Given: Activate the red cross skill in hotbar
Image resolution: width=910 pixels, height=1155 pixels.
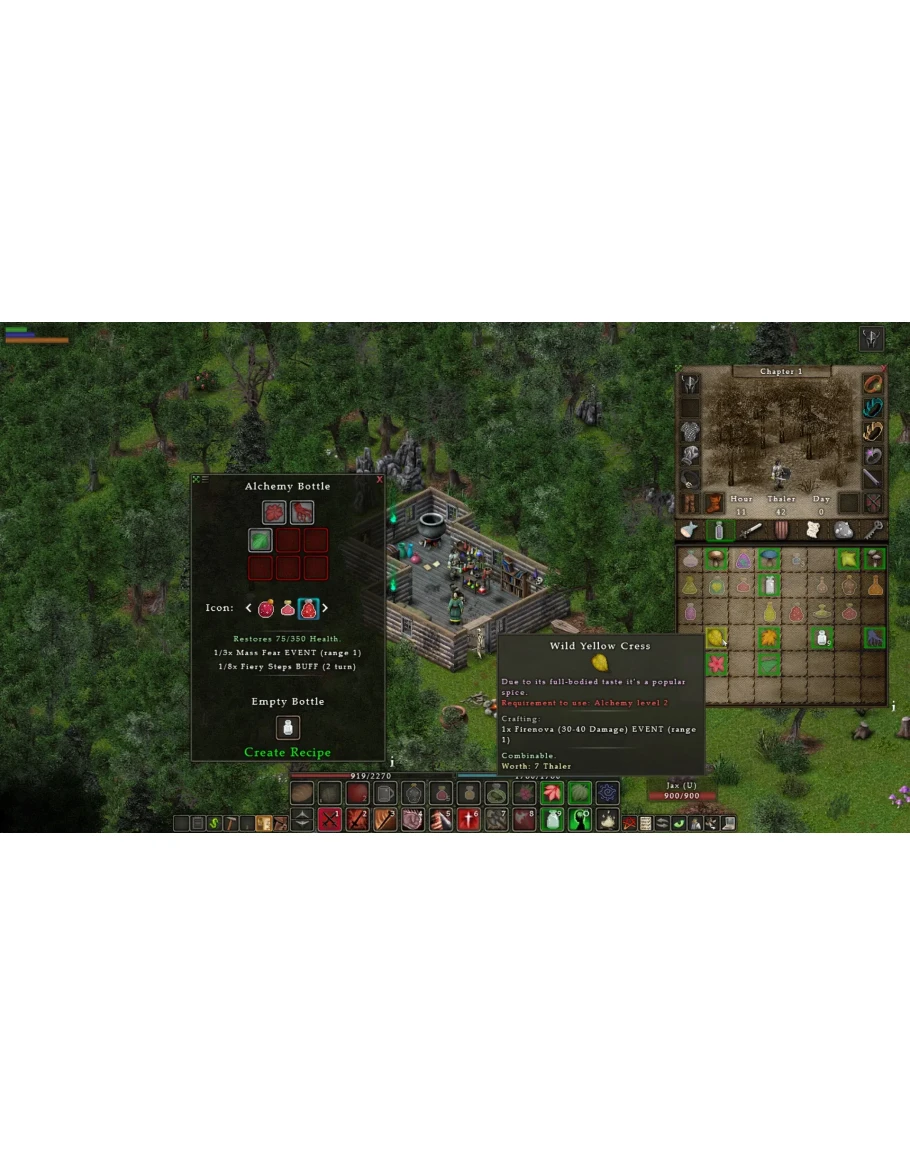Looking at the screenshot, I should (x=469, y=821).
